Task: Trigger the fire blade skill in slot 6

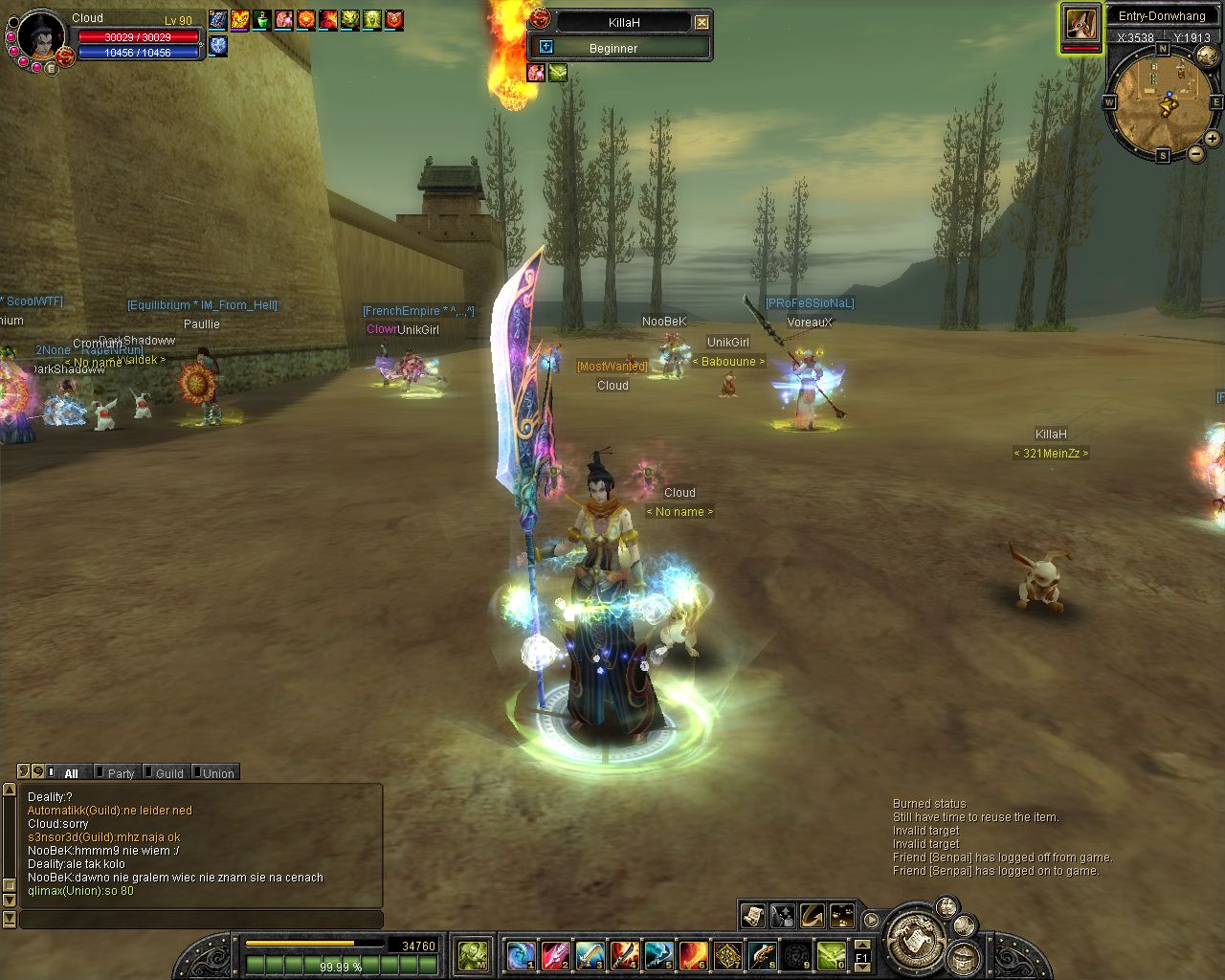Action: [694, 955]
